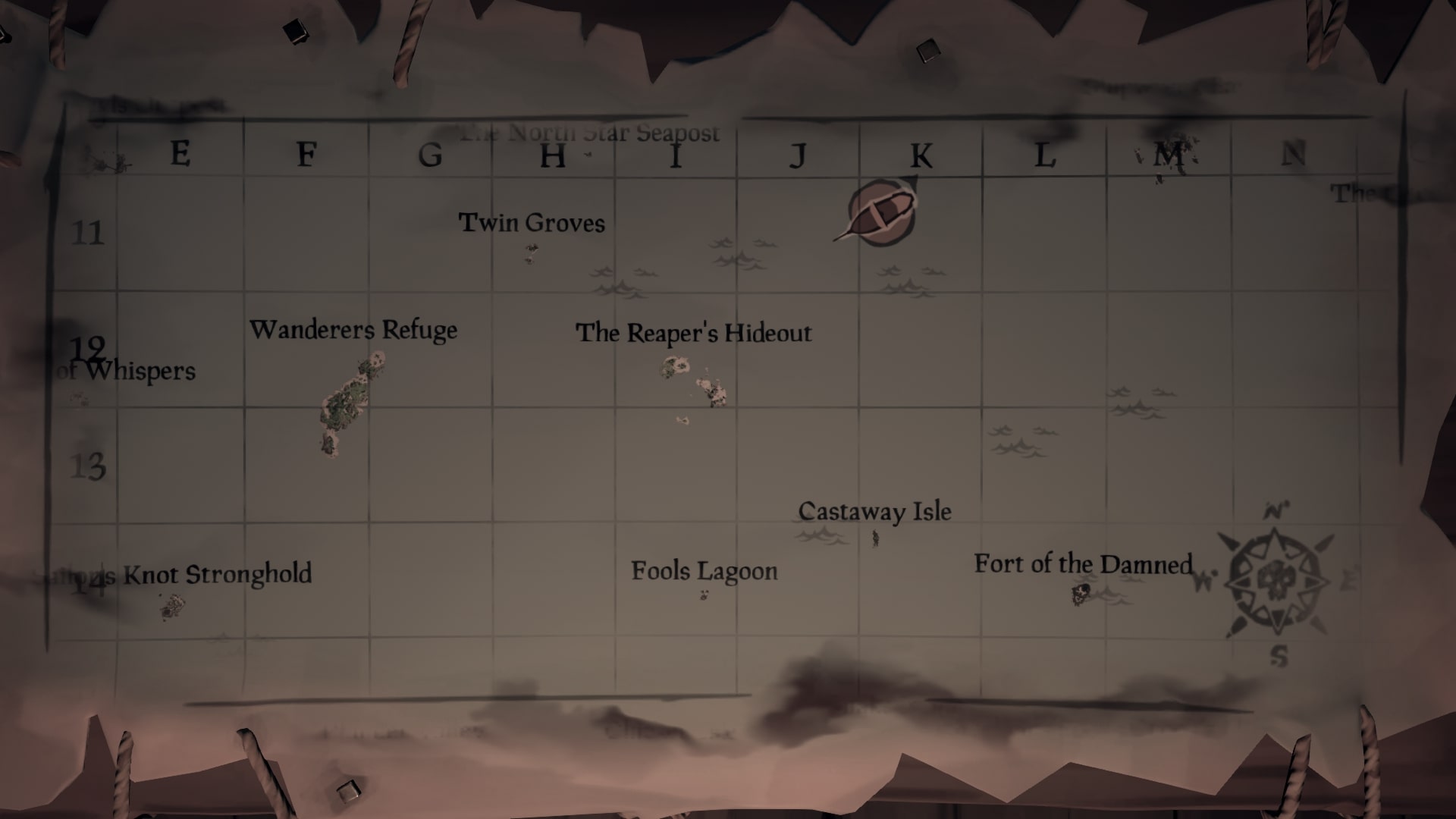Click The North Star Seapost label
The height and width of the screenshot is (819, 1456).
click(590, 133)
